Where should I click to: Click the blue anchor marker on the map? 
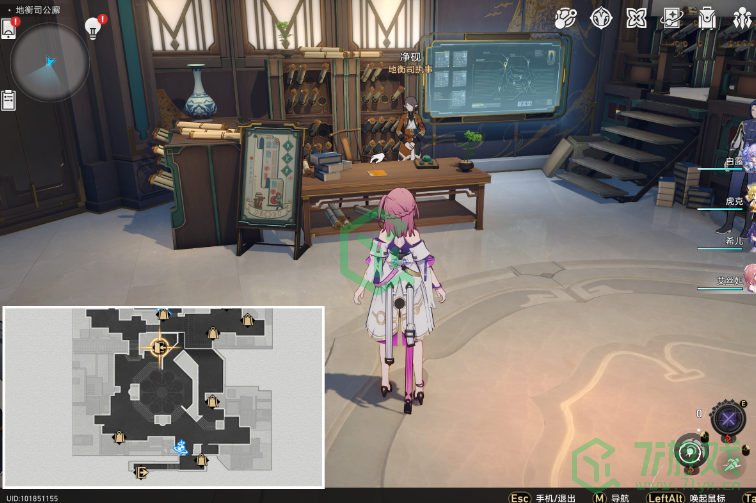click(x=182, y=446)
